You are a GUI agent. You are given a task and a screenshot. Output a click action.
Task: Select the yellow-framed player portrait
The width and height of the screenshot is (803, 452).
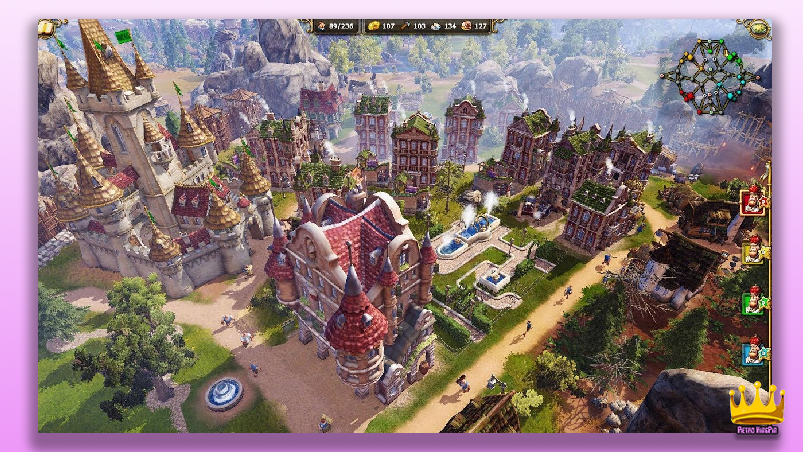coord(752,250)
